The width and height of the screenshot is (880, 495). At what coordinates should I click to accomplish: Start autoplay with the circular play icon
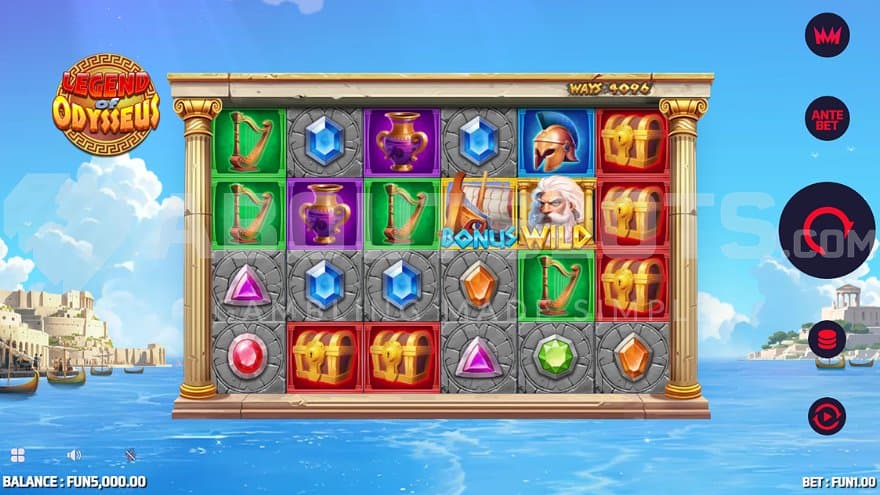click(x=827, y=416)
